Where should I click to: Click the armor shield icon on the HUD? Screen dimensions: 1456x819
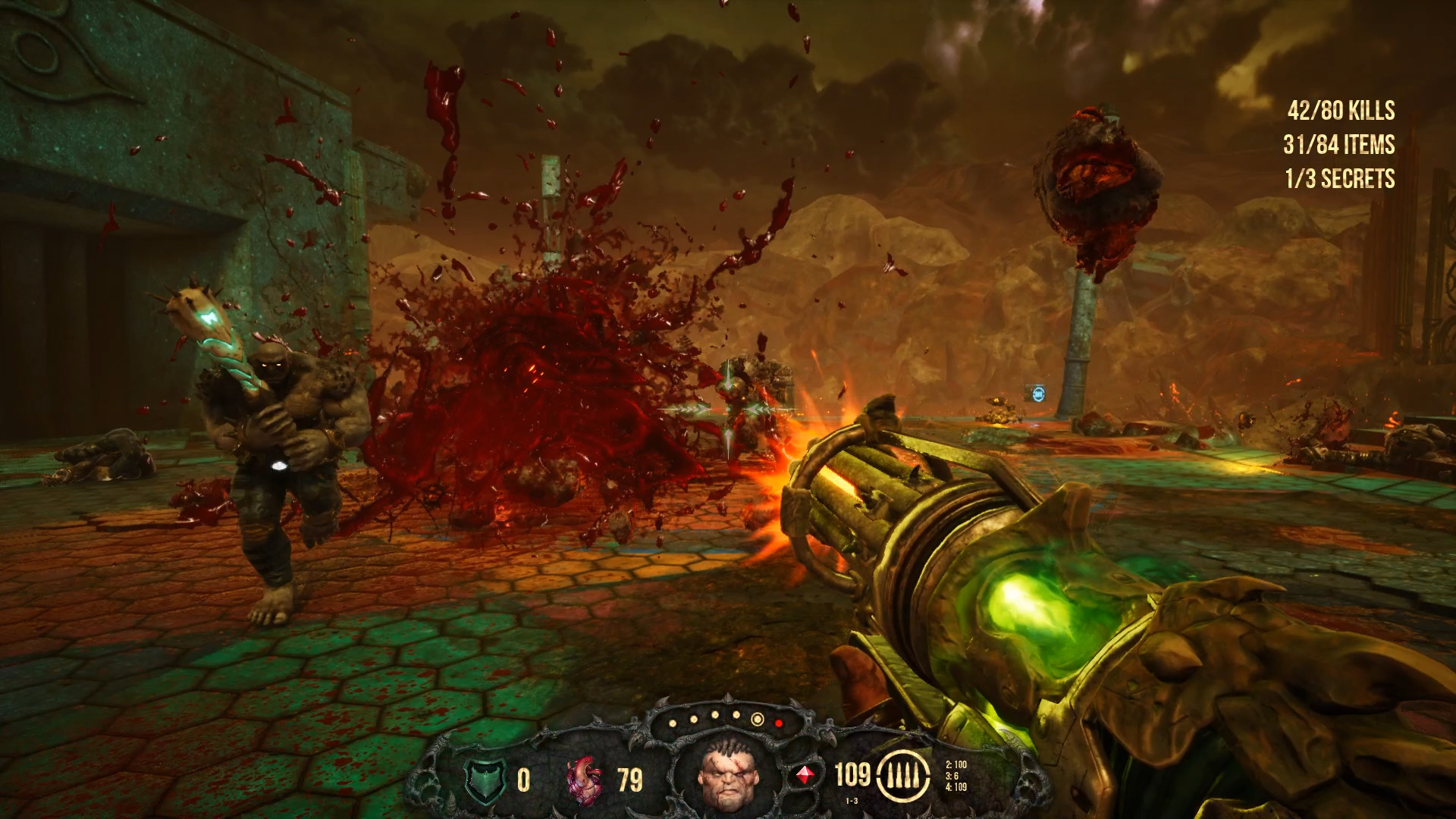485,780
